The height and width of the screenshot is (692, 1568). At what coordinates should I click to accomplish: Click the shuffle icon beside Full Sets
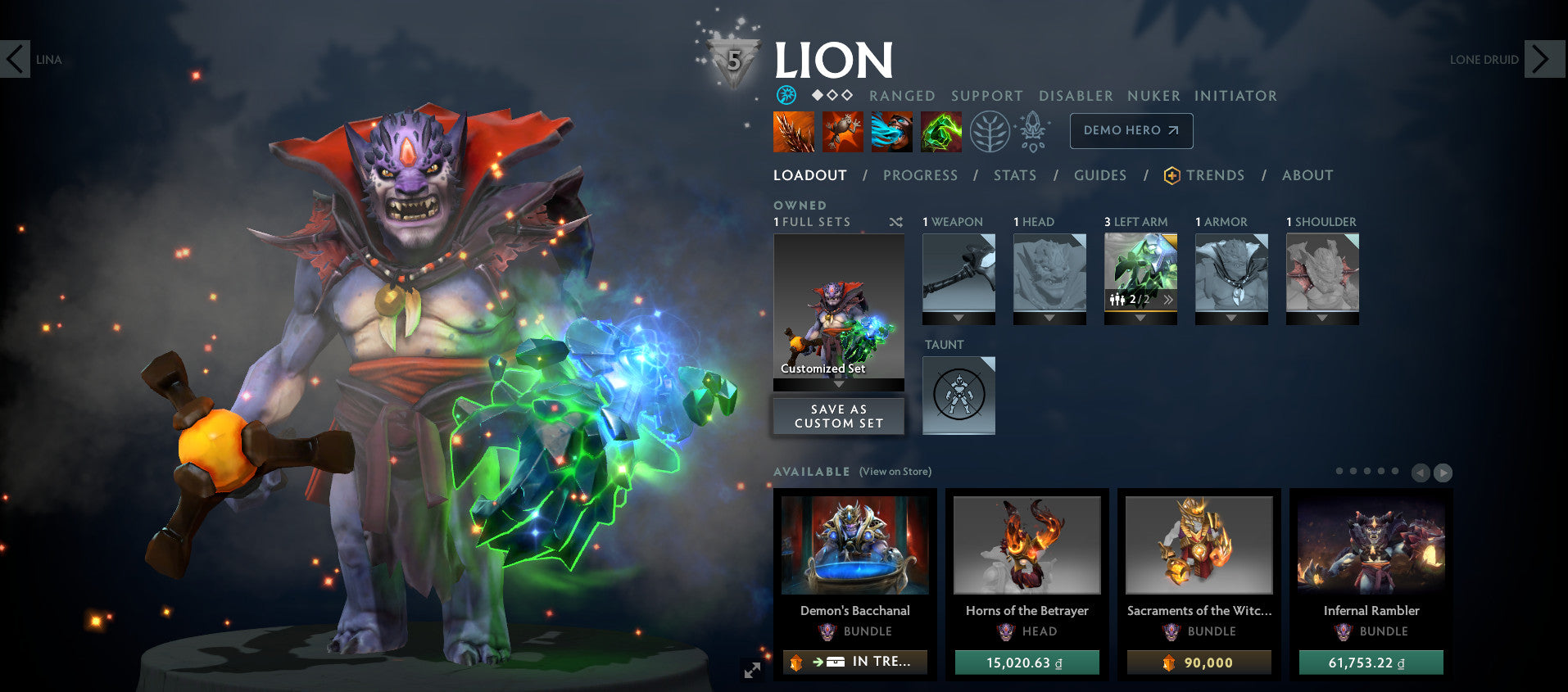point(895,222)
